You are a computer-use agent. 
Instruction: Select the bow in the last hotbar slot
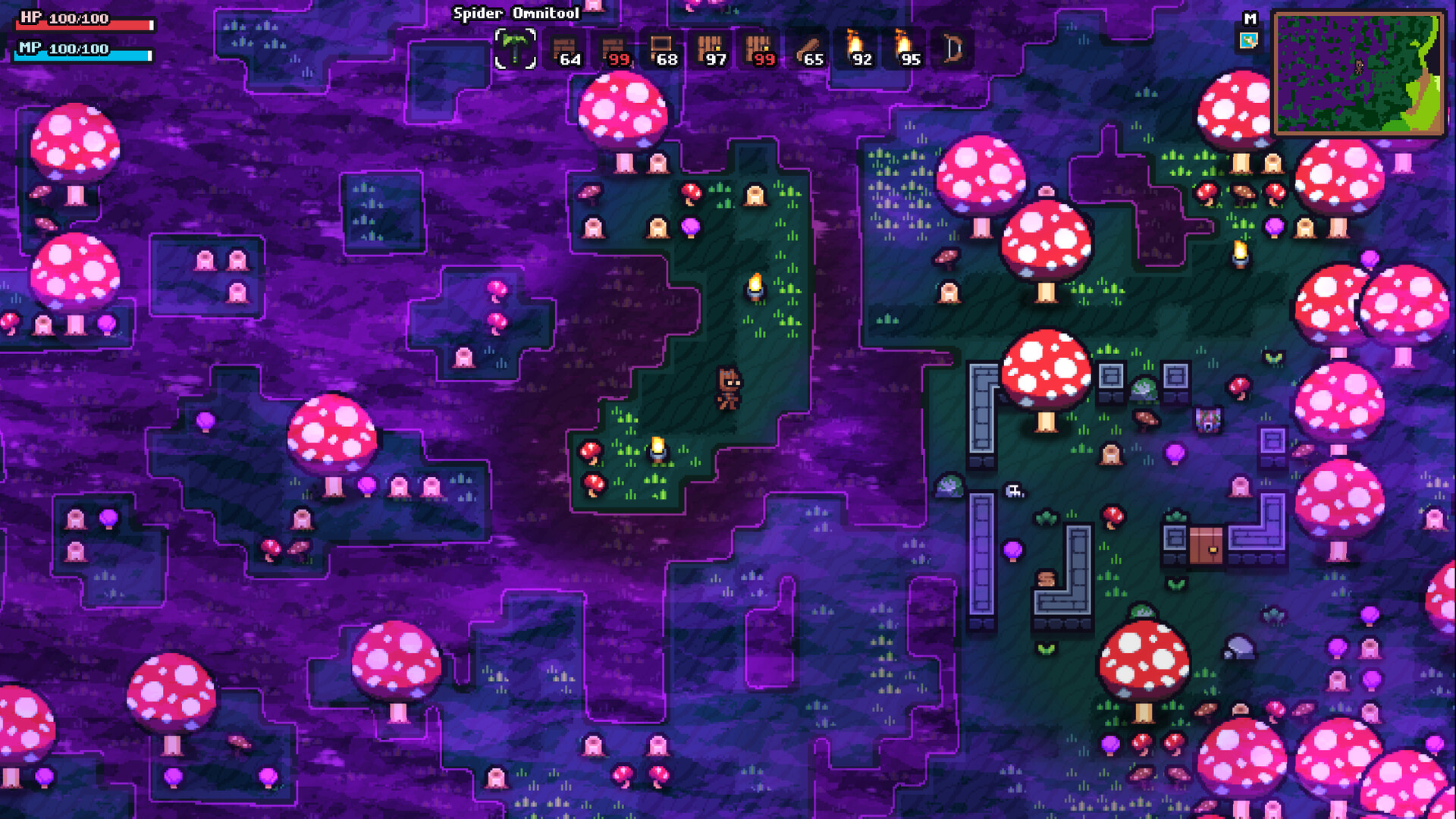[x=952, y=49]
